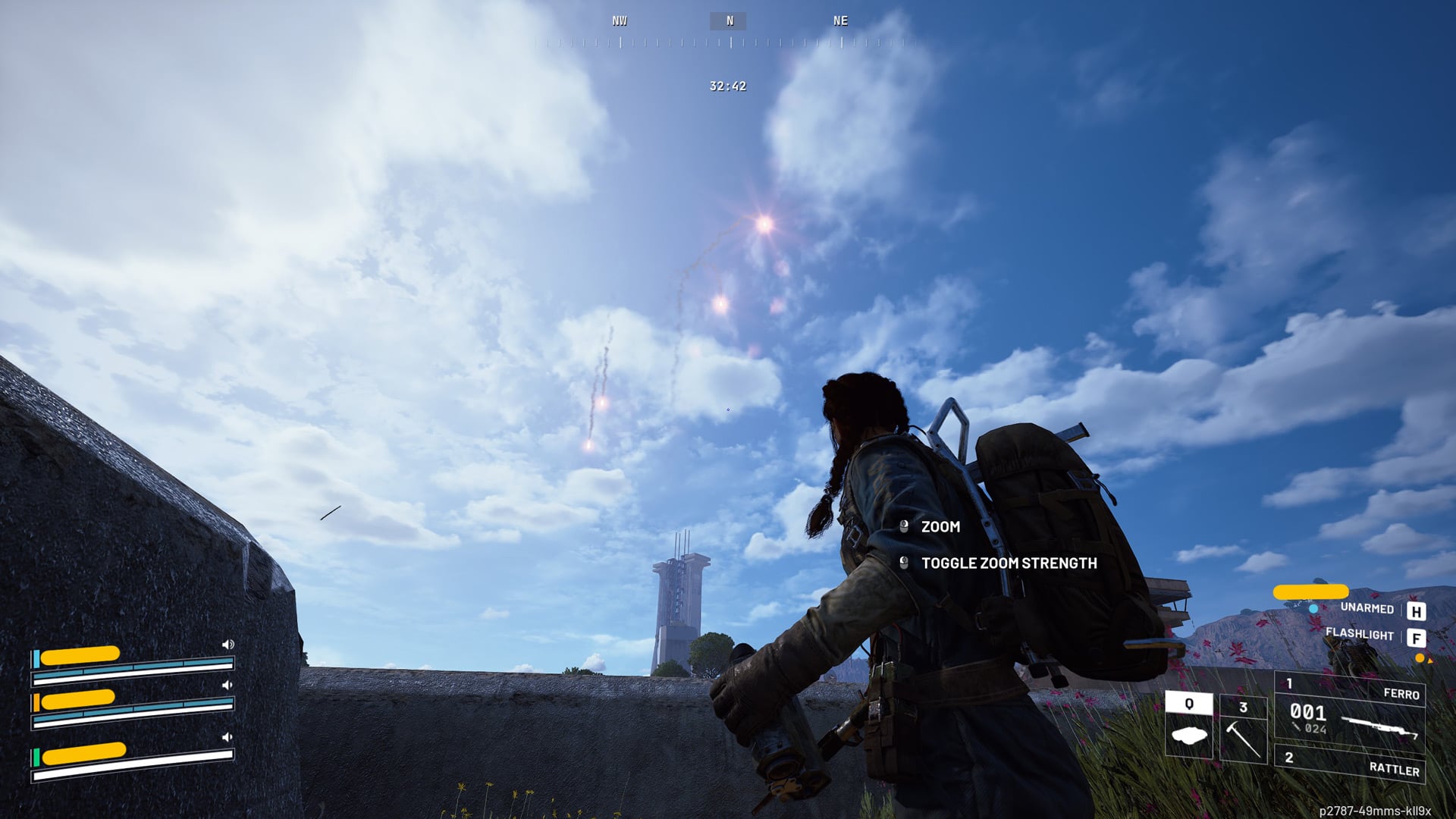Click the cyan player dot near the UNARMED label
Viewport: 1456px width, 819px height.
(x=1313, y=610)
